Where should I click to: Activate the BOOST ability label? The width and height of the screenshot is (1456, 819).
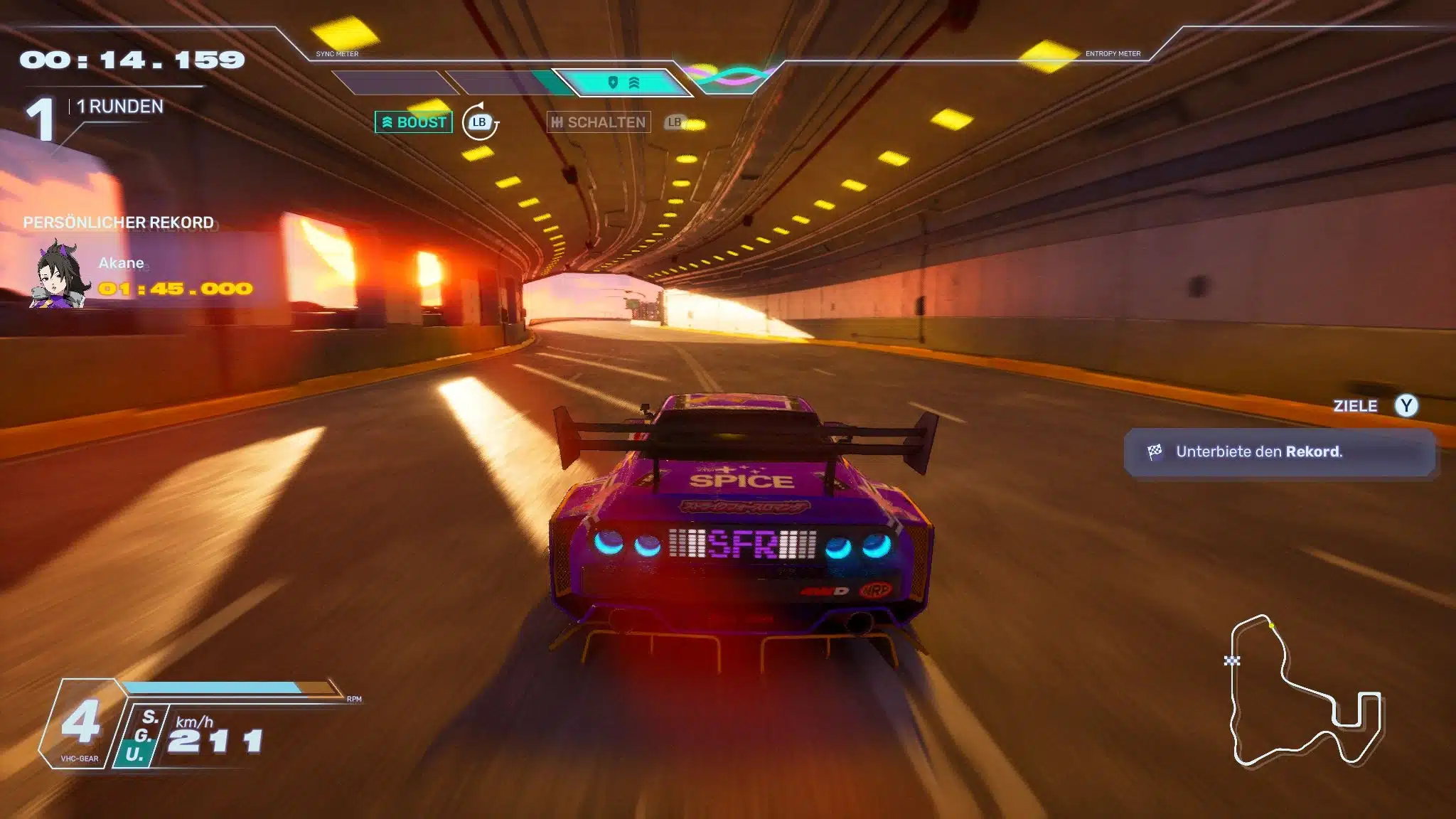tap(414, 122)
